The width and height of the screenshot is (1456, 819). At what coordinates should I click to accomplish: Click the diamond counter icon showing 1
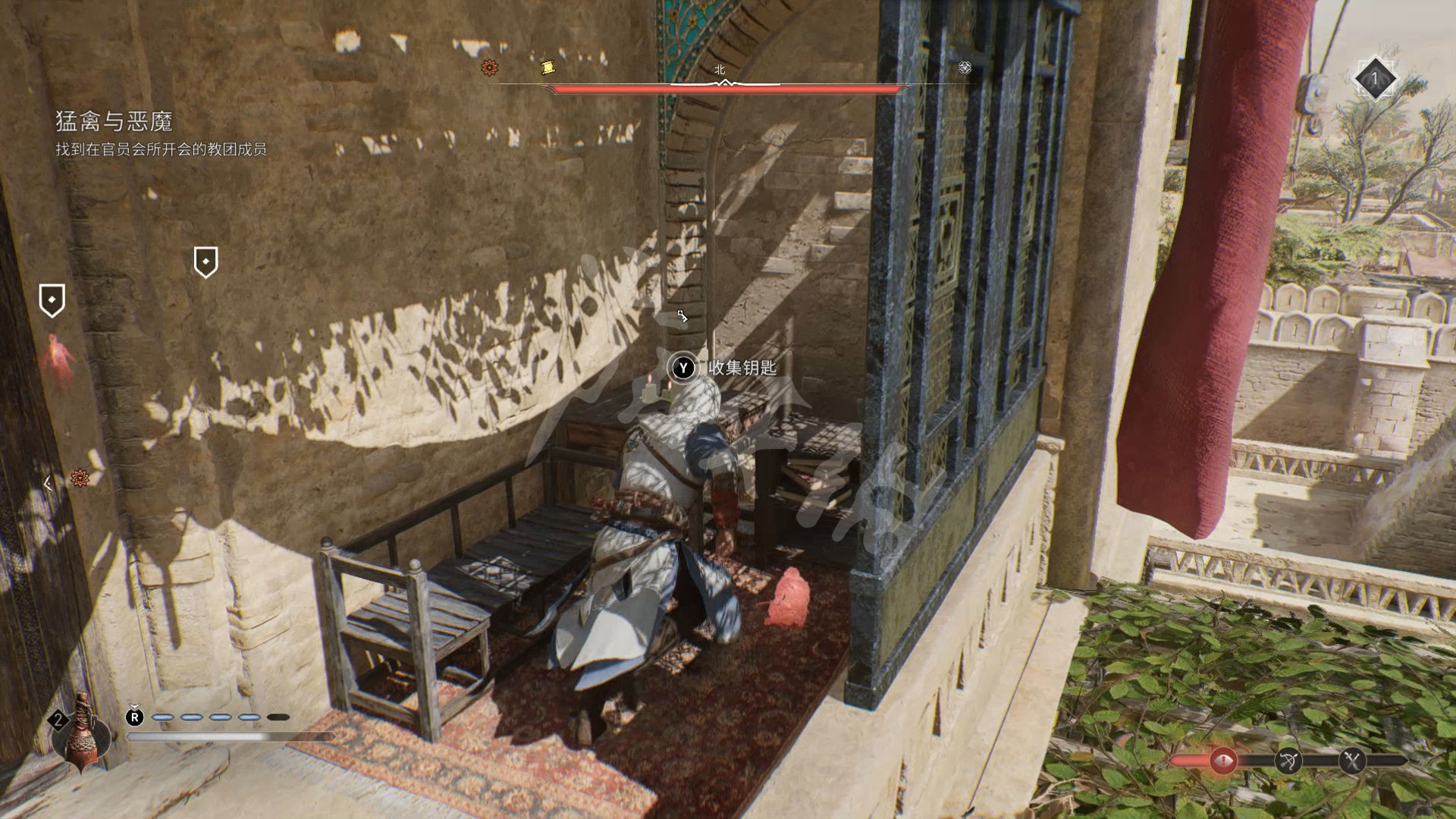click(1374, 78)
